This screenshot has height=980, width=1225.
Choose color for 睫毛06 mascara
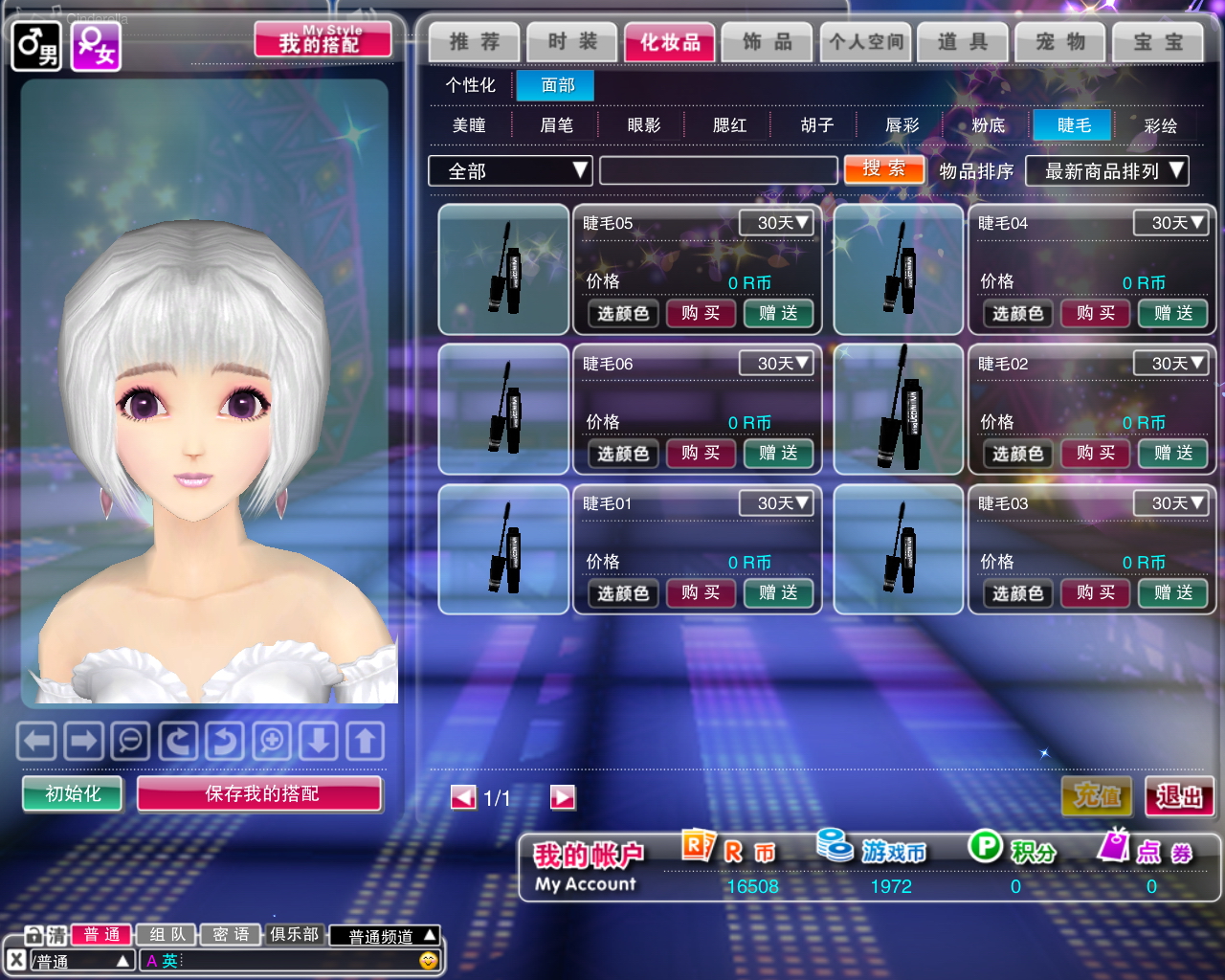point(623,454)
